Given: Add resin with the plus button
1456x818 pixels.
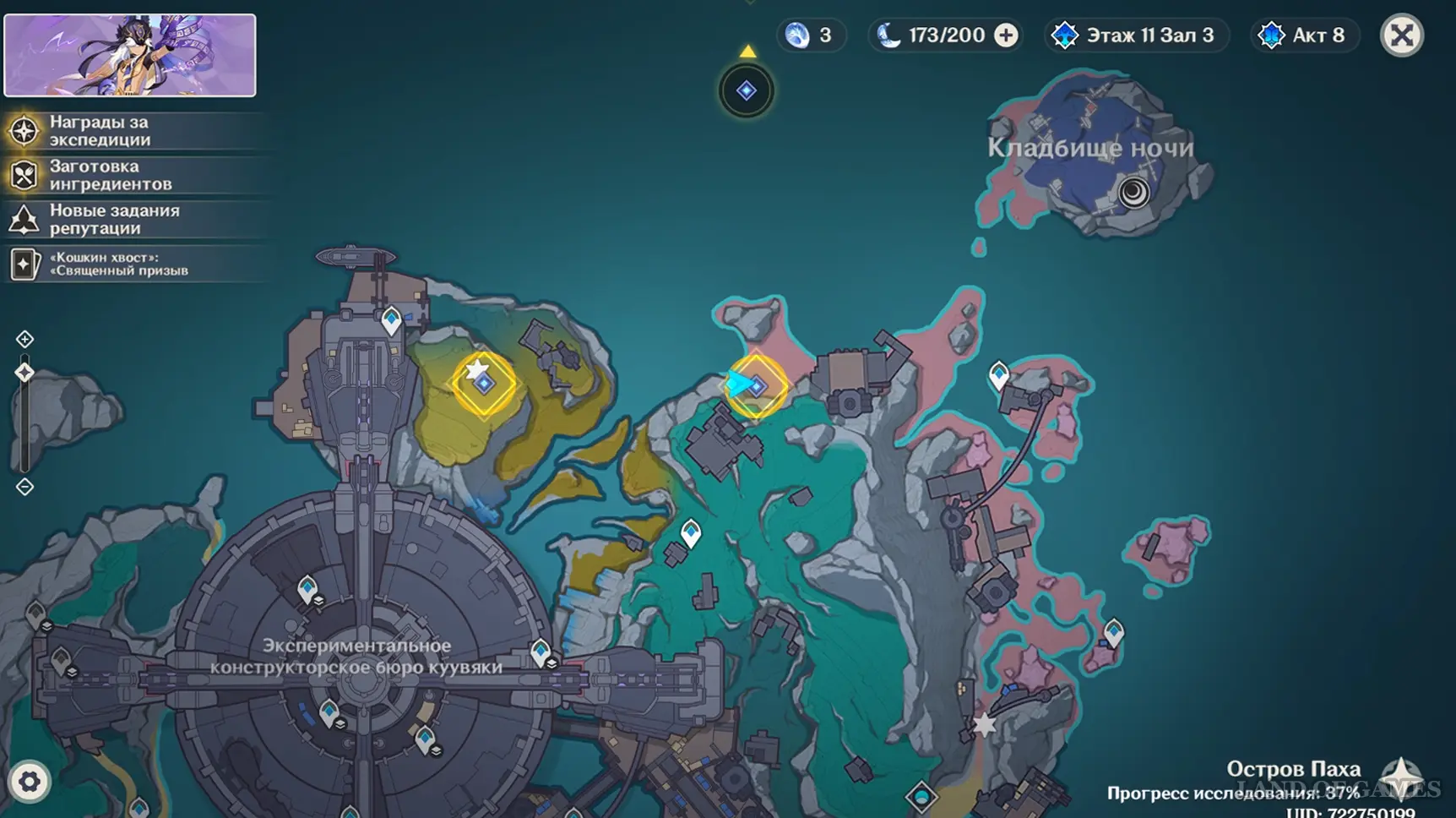Looking at the screenshot, I should [1006, 35].
